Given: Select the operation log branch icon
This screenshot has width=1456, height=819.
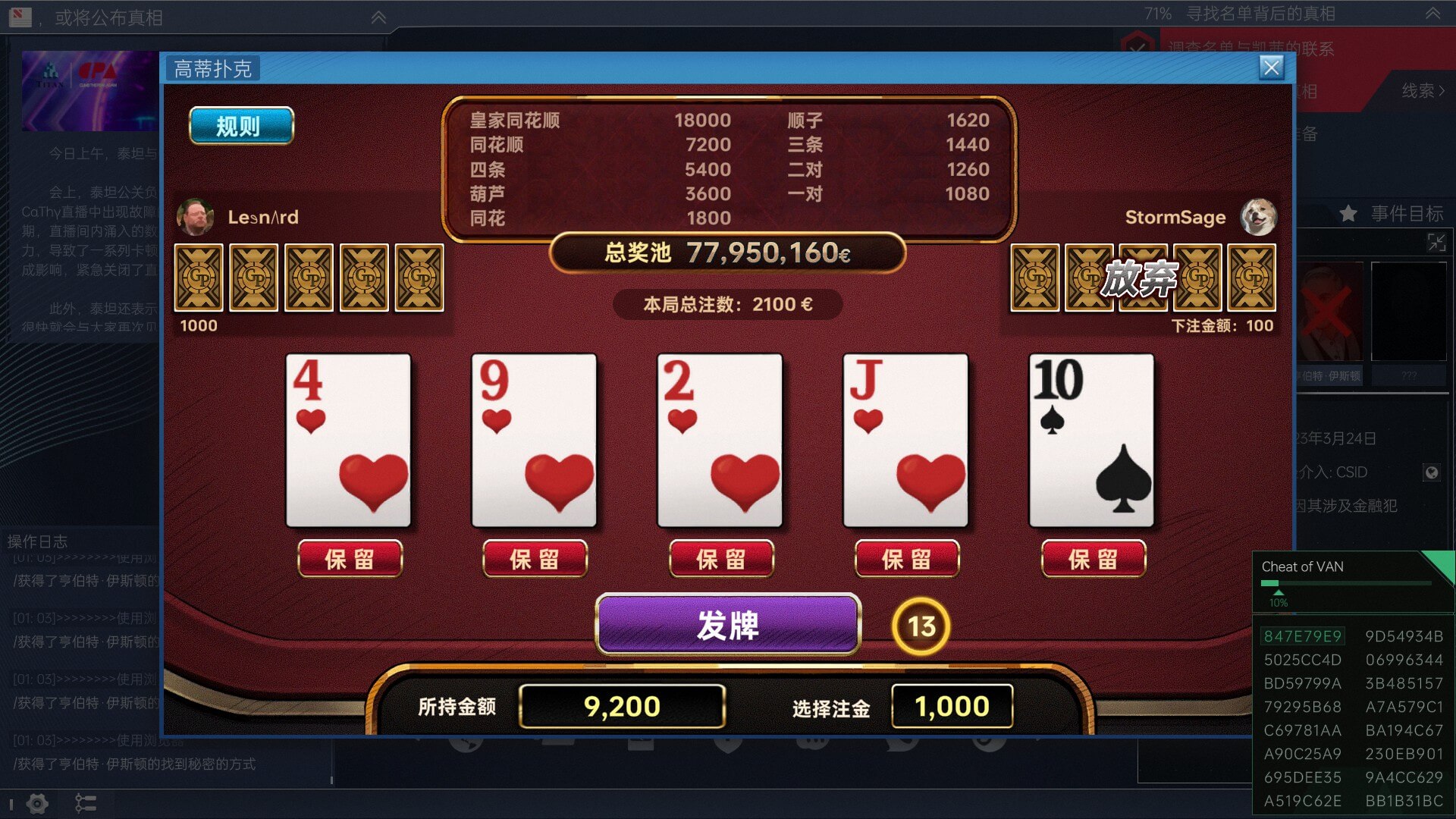Looking at the screenshot, I should [x=86, y=803].
